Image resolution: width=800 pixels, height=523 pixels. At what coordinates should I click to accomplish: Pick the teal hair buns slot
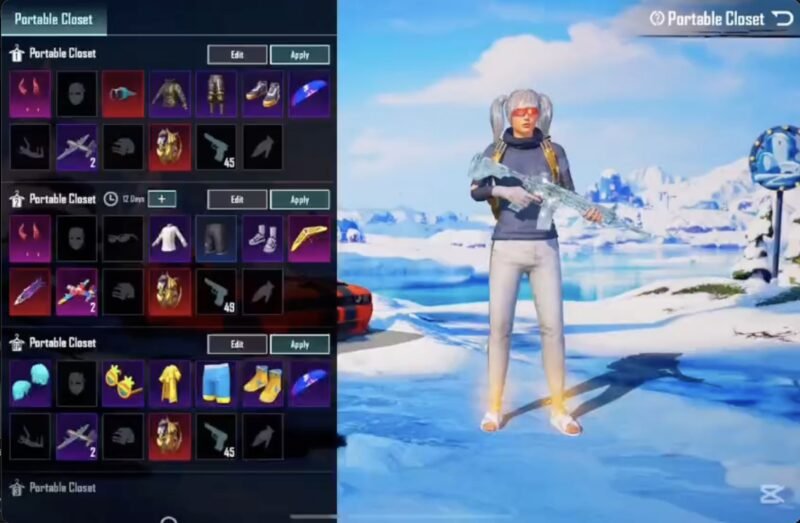pos(30,383)
